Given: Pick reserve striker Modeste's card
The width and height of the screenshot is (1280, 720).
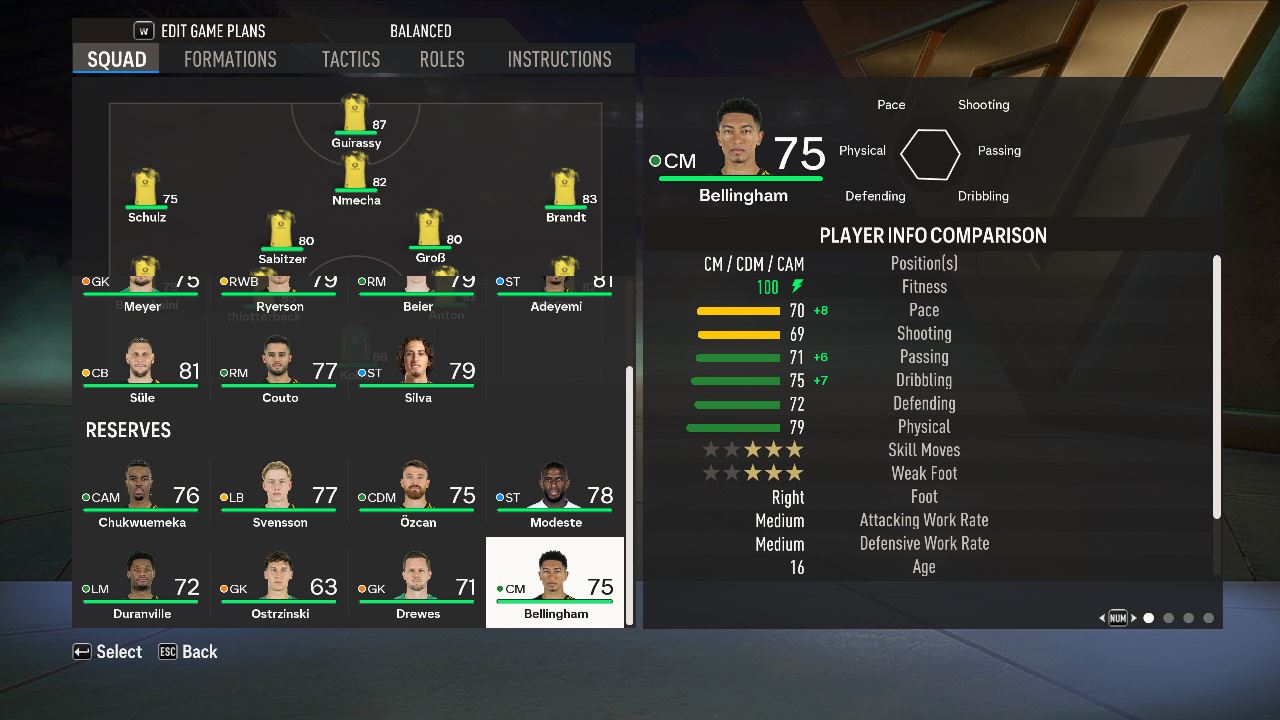Looking at the screenshot, I should (x=556, y=493).
